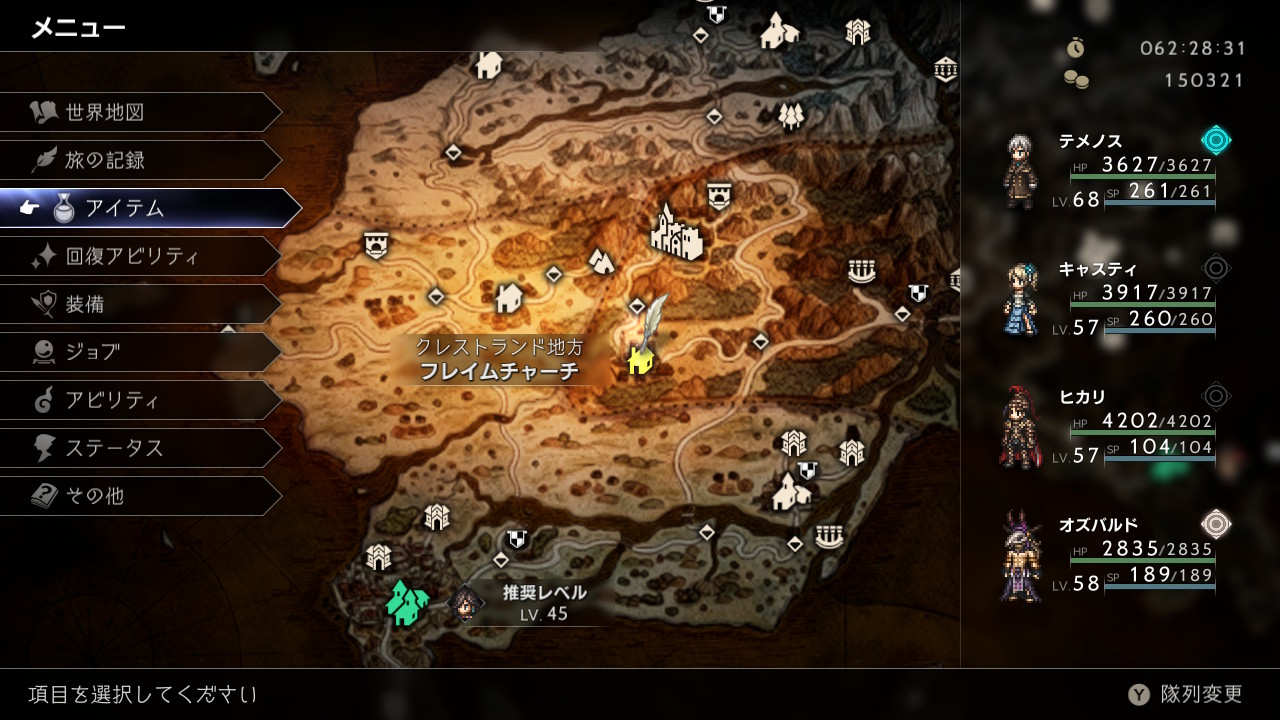Open the 世界地図 world map entry
The width and height of the screenshot is (1280, 720).
pos(140,112)
